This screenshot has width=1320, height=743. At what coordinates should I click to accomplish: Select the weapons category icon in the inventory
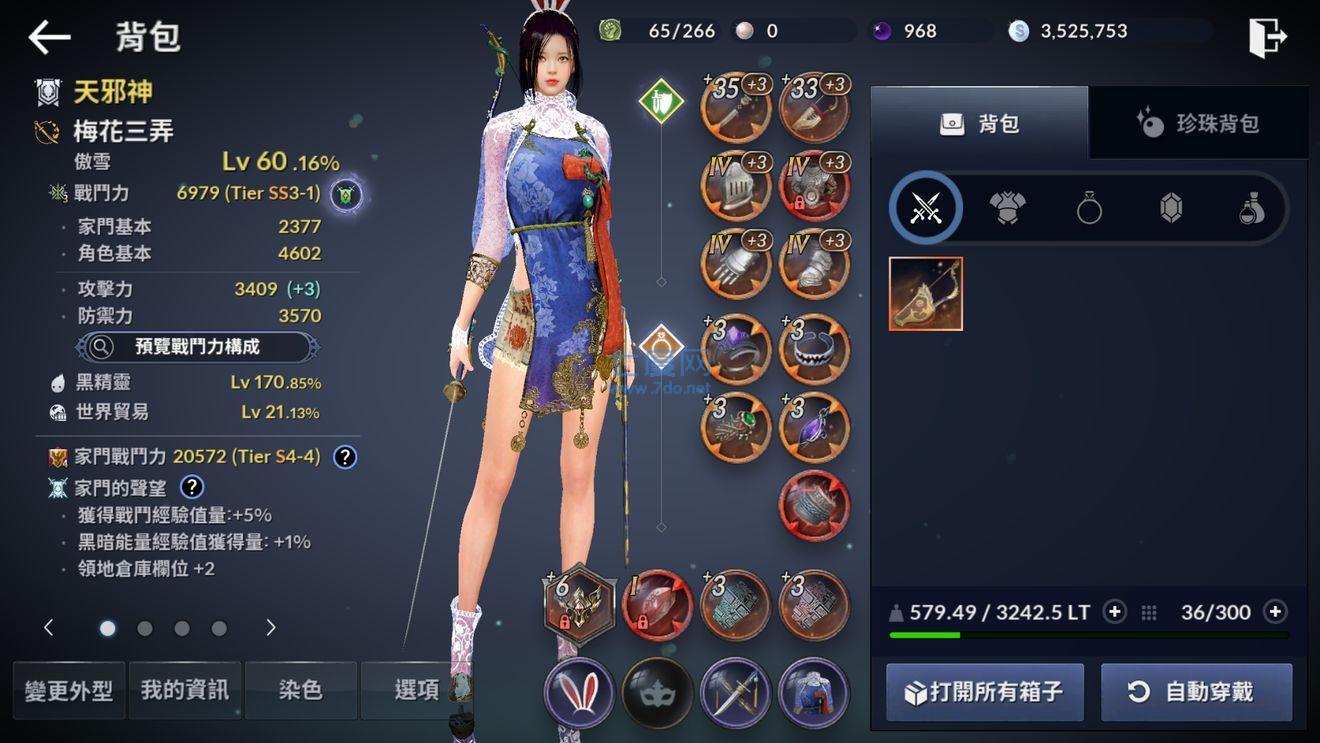(925, 208)
